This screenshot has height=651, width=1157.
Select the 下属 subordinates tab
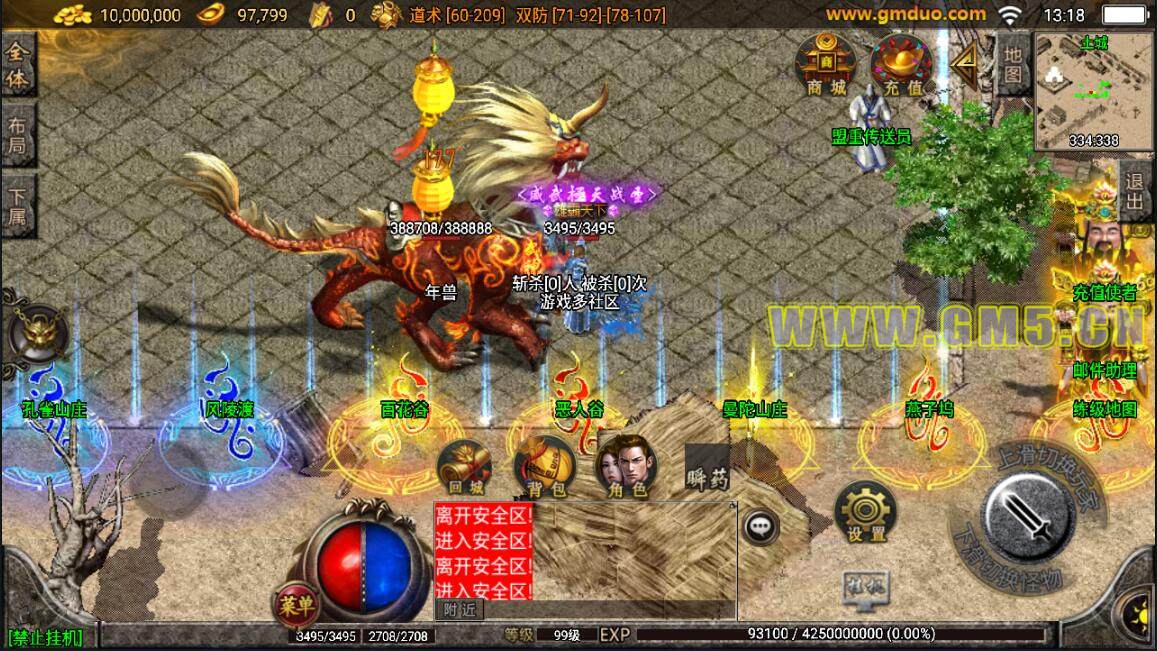[17, 208]
